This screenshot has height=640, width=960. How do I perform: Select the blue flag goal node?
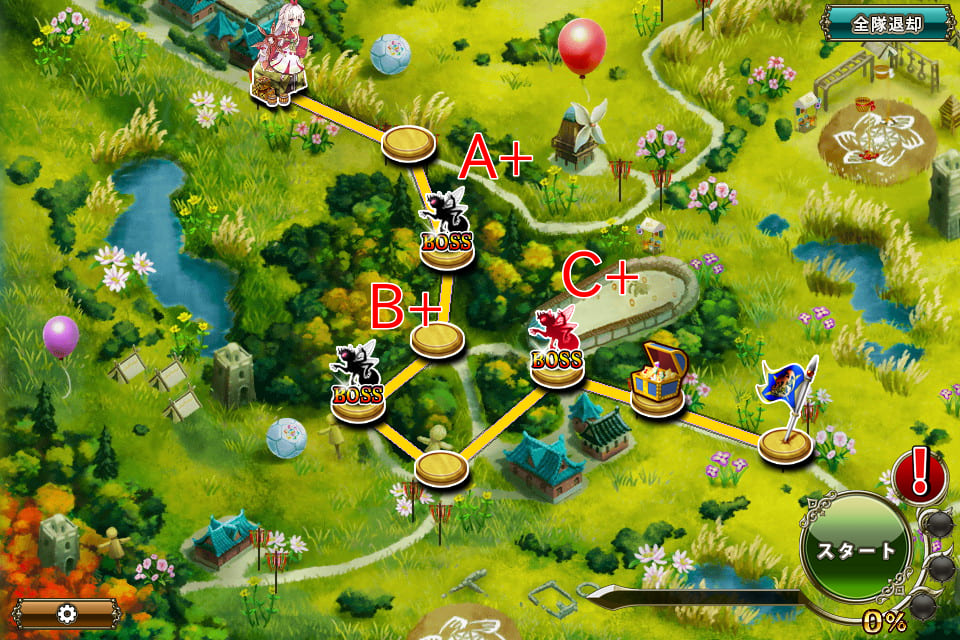[786, 420]
